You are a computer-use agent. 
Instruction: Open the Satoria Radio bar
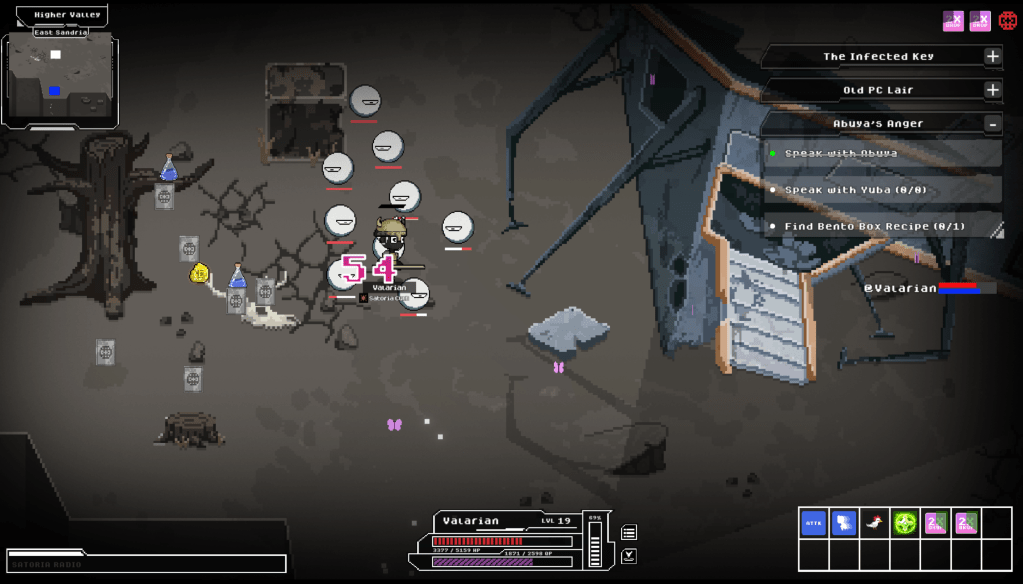coord(146,563)
